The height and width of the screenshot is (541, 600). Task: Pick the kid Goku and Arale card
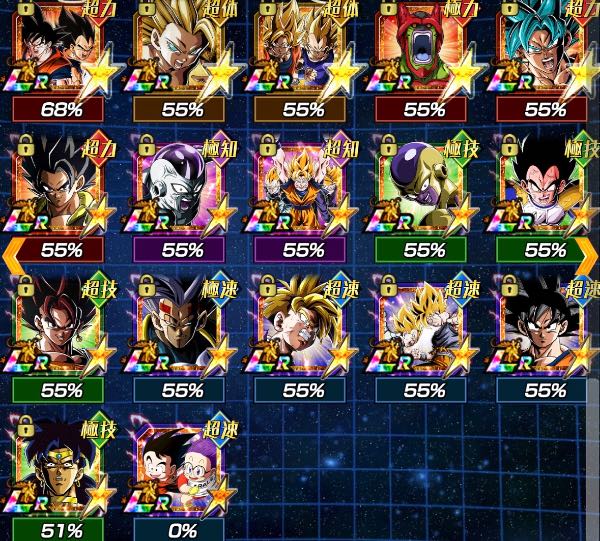pos(182,470)
